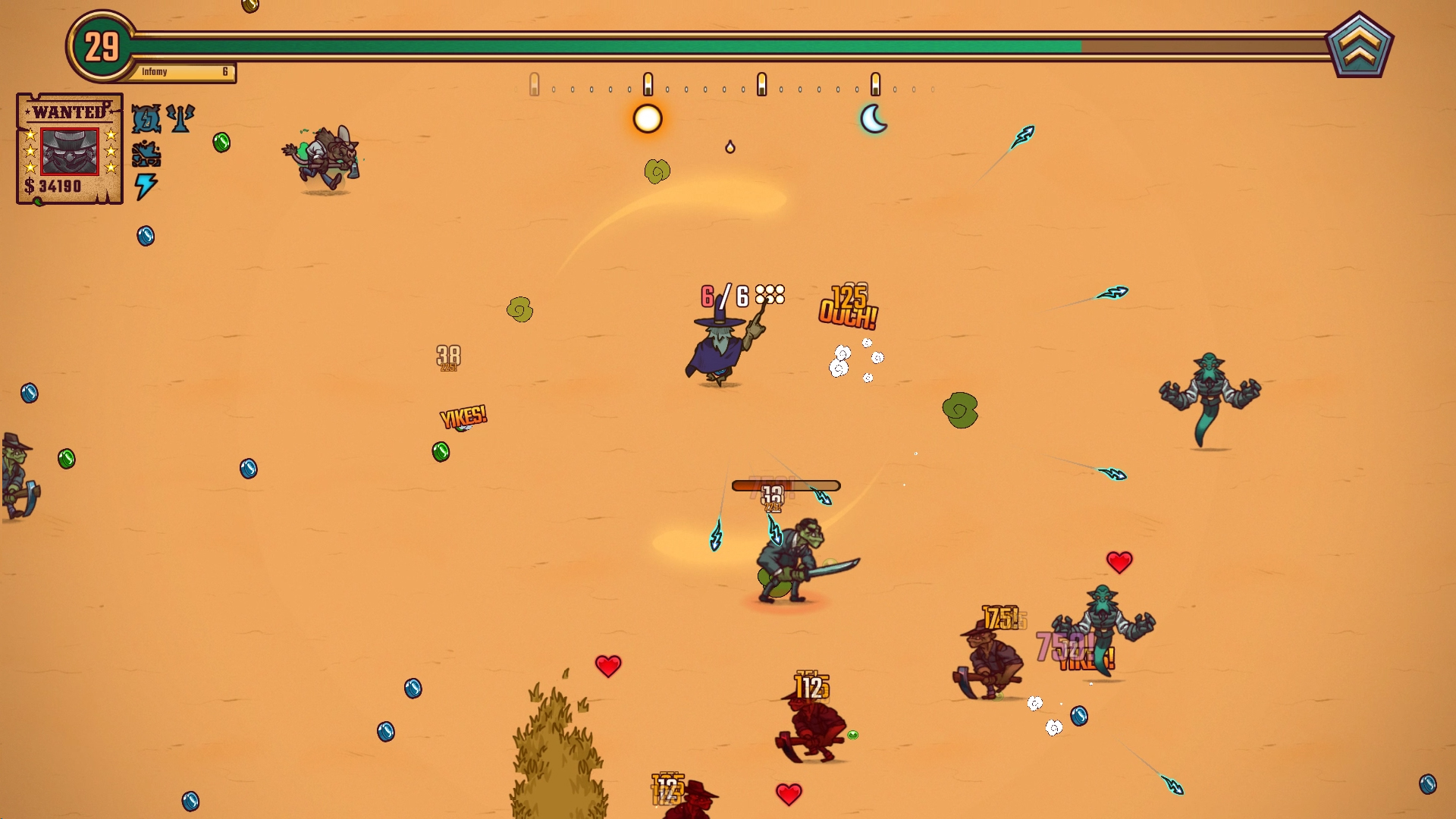The height and width of the screenshot is (819, 1456).
Task: Click the rank chevron badge
Action: pos(1359,45)
